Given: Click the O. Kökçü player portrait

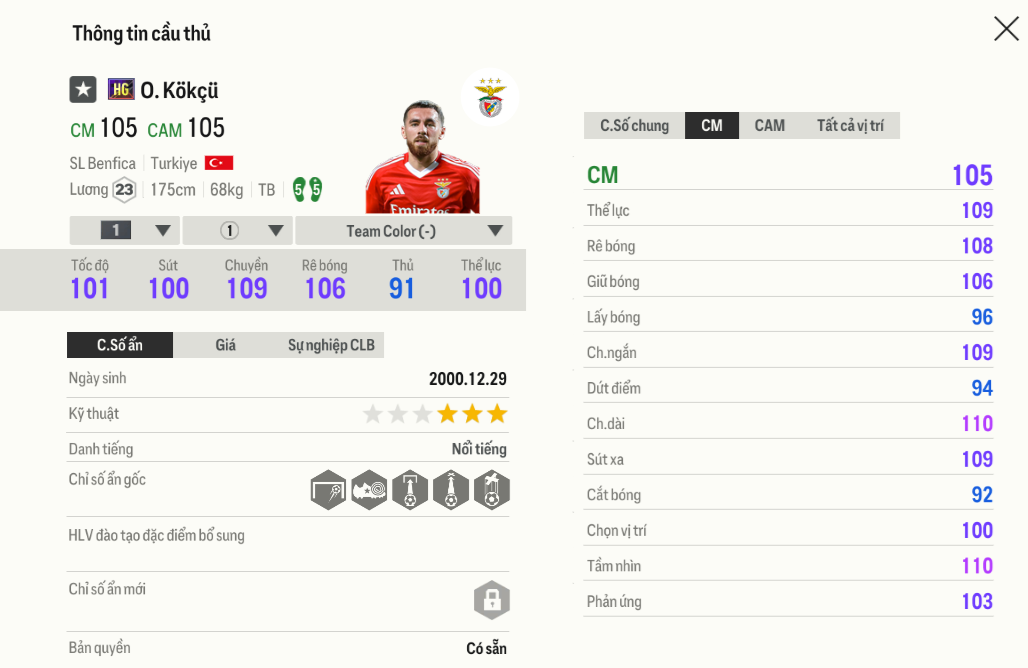Looking at the screenshot, I should 424,158.
